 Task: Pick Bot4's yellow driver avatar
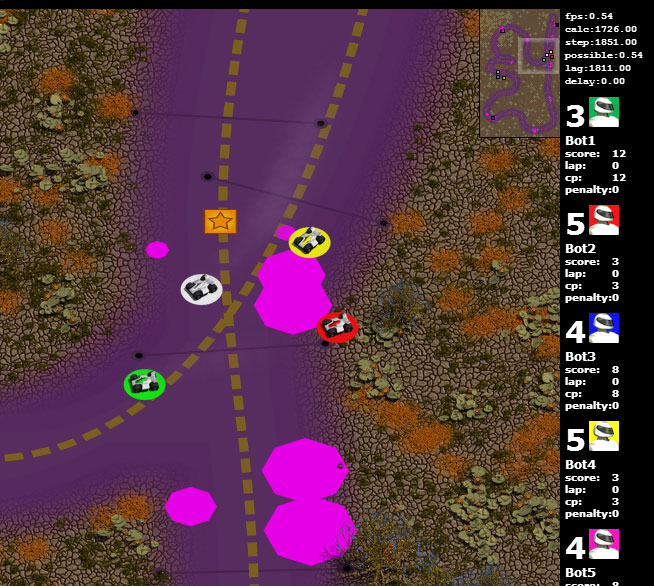[x=604, y=436]
